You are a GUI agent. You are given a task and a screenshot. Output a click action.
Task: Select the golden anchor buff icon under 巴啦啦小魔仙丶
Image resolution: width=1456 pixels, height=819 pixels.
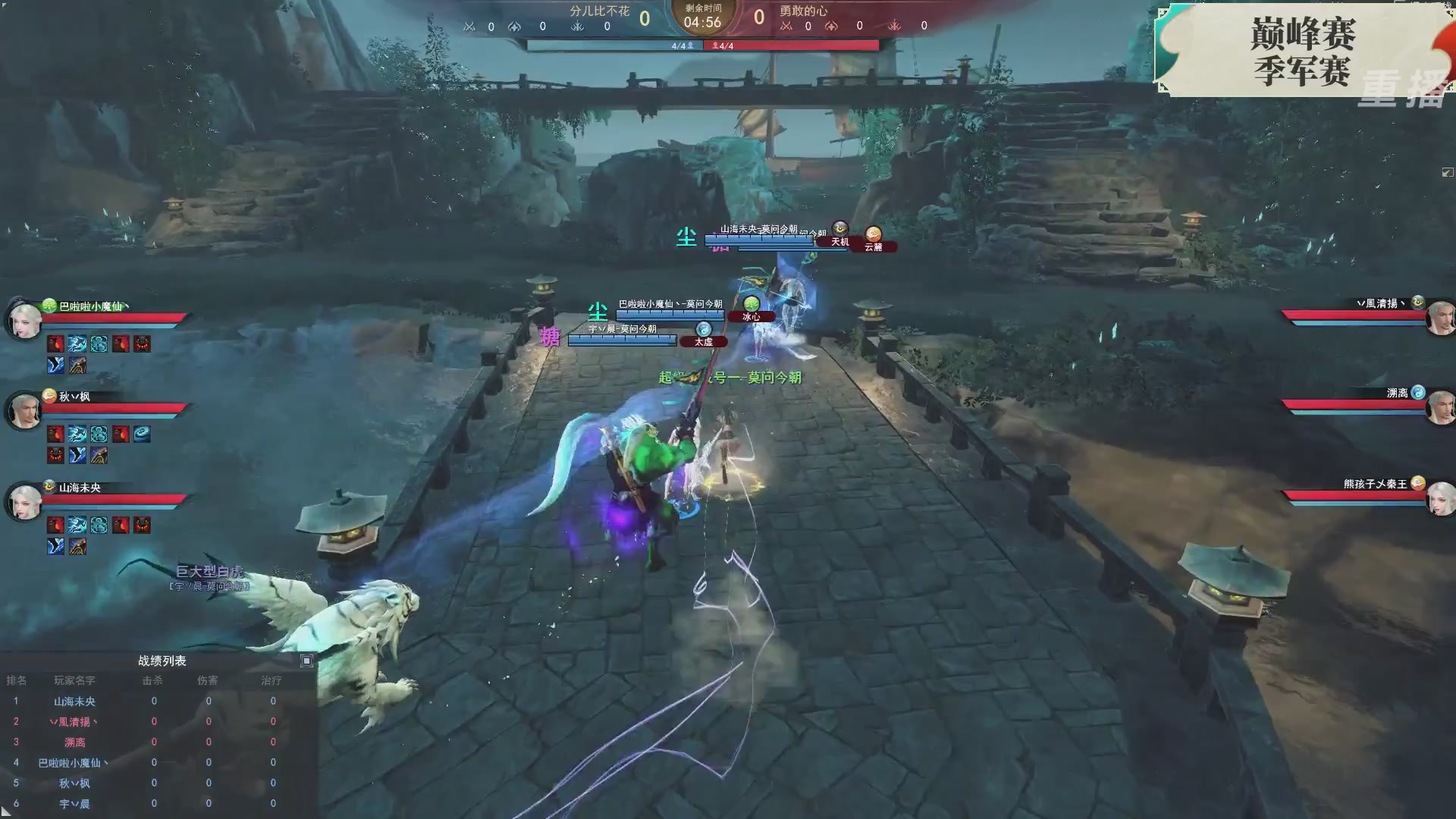click(77, 366)
